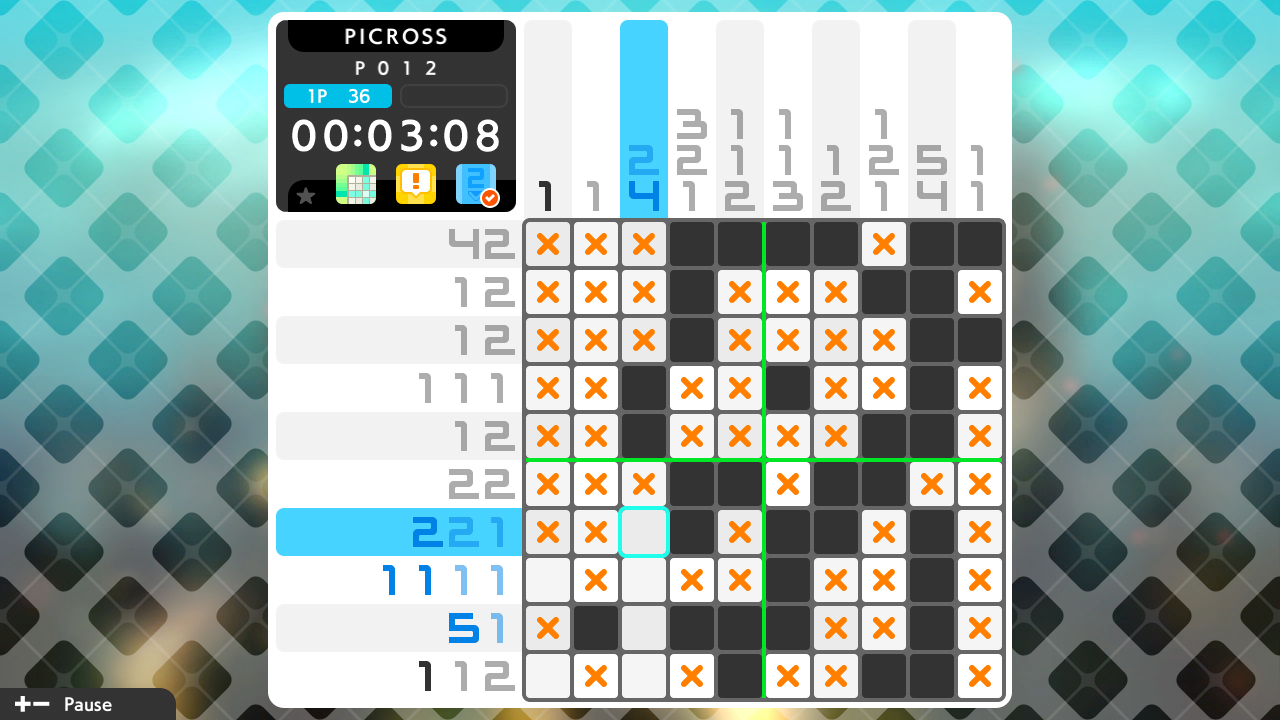Click the yellow exclamation hint icon
The height and width of the screenshot is (720, 1280).
416,184
